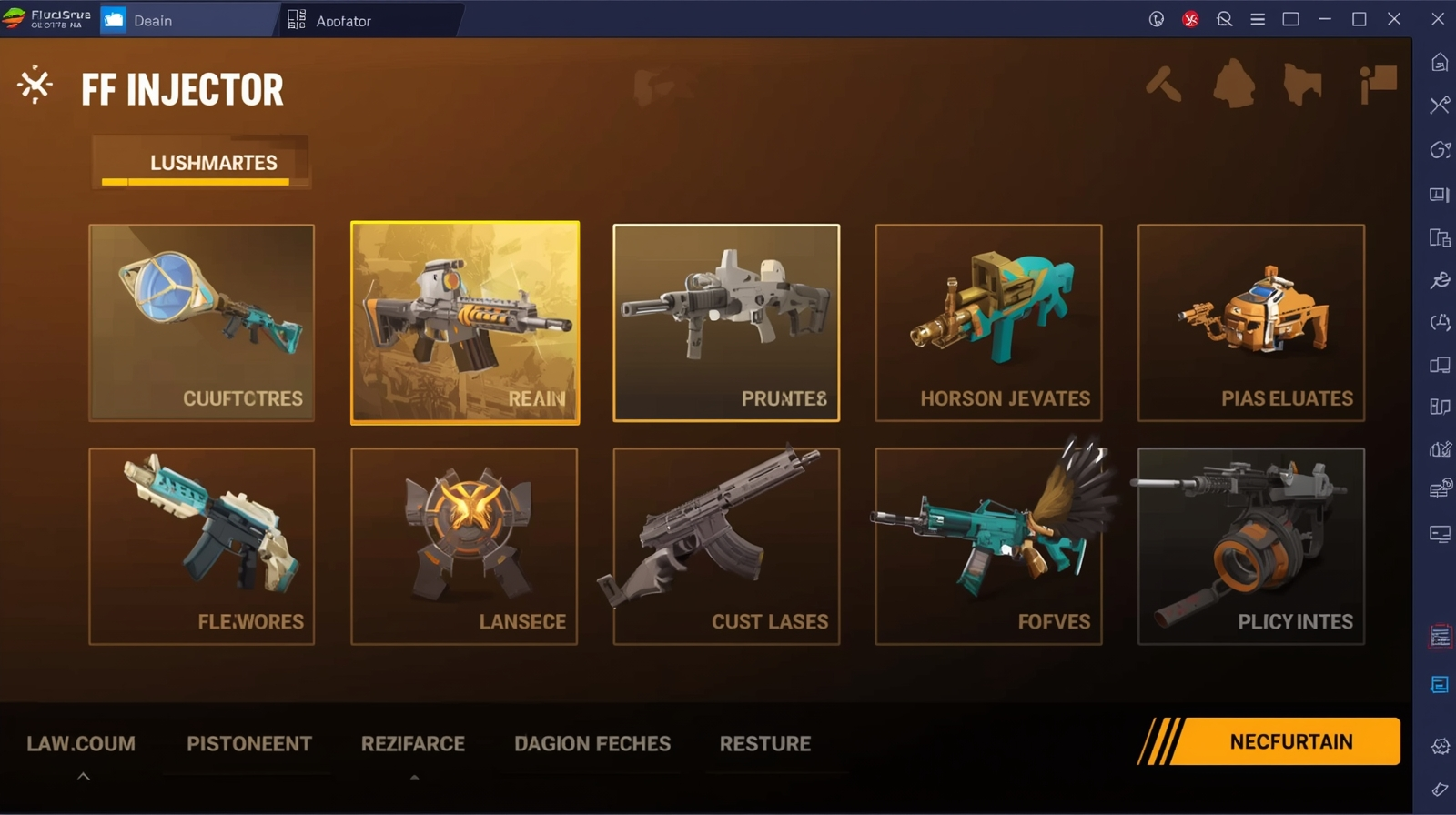Choose the CUST LASES gun tile
The width and height of the screenshot is (1456, 815).
(726, 546)
